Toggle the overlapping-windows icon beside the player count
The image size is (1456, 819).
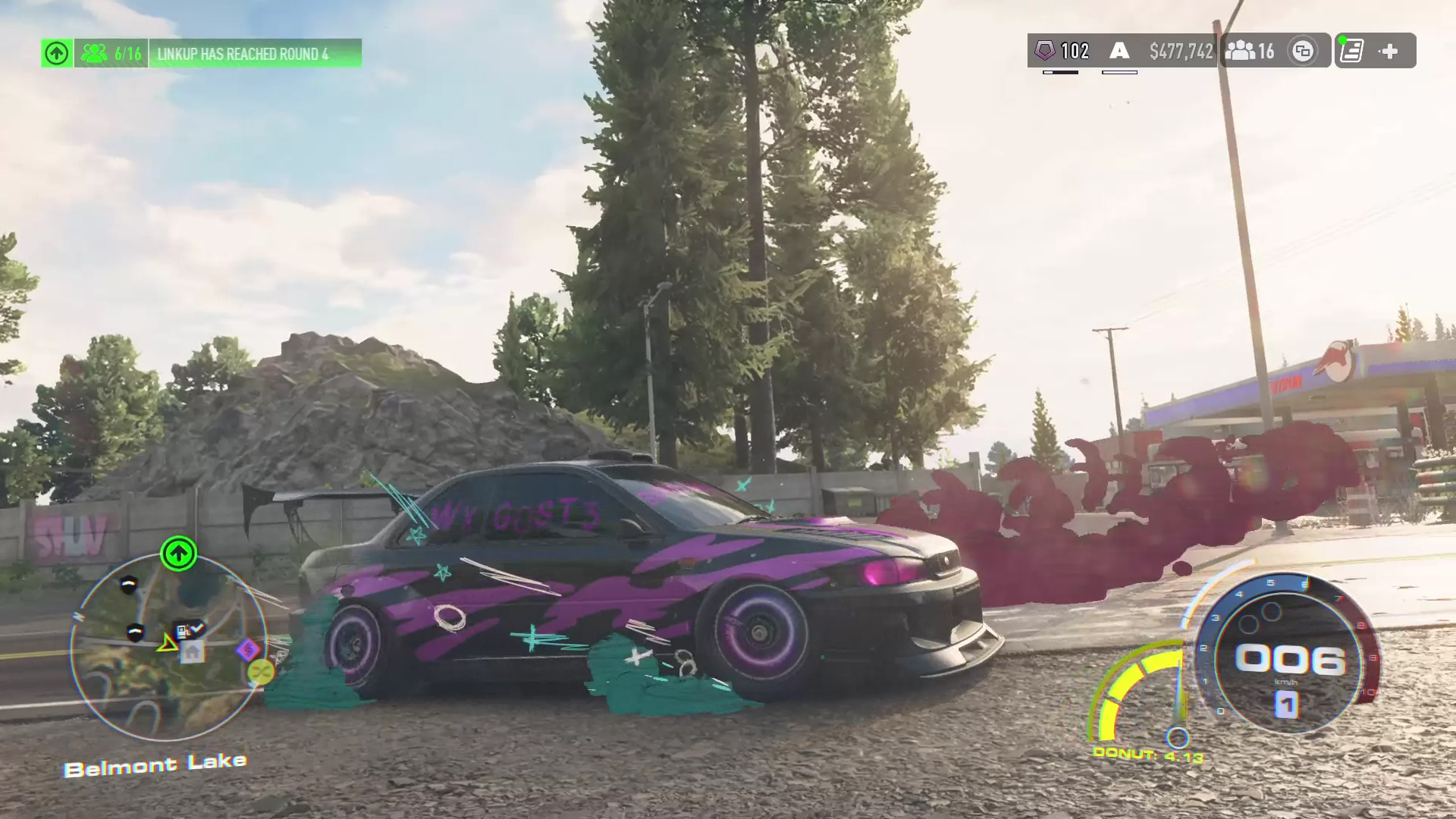tap(1303, 51)
